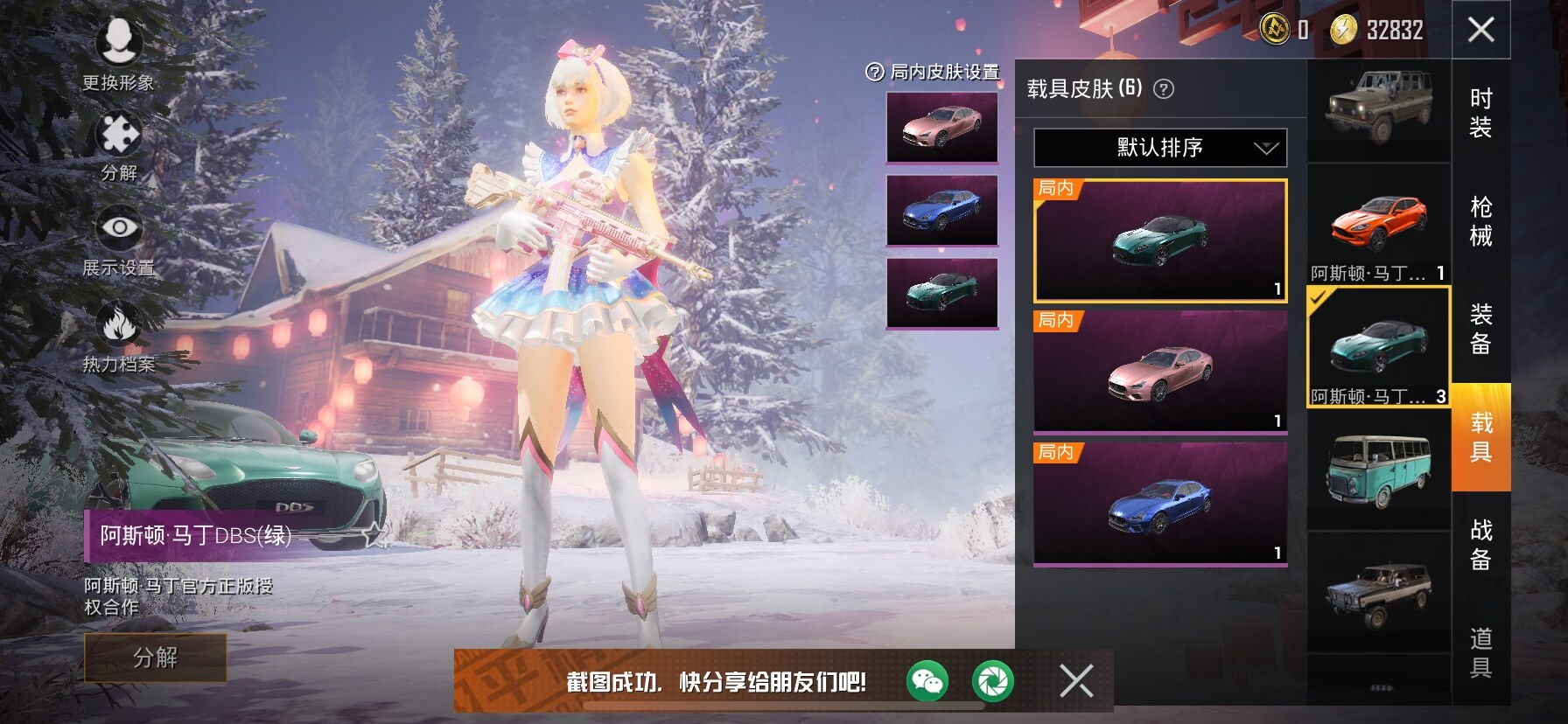Open the 道具 items tab

pos(1480,652)
